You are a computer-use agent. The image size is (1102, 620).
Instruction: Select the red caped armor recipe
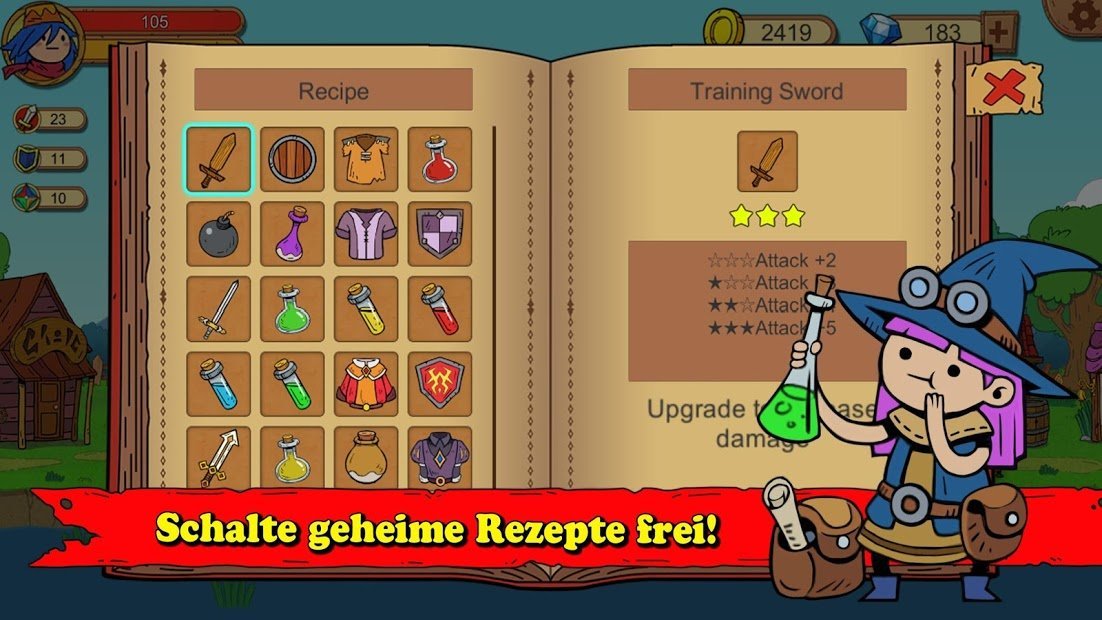(366, 384)
